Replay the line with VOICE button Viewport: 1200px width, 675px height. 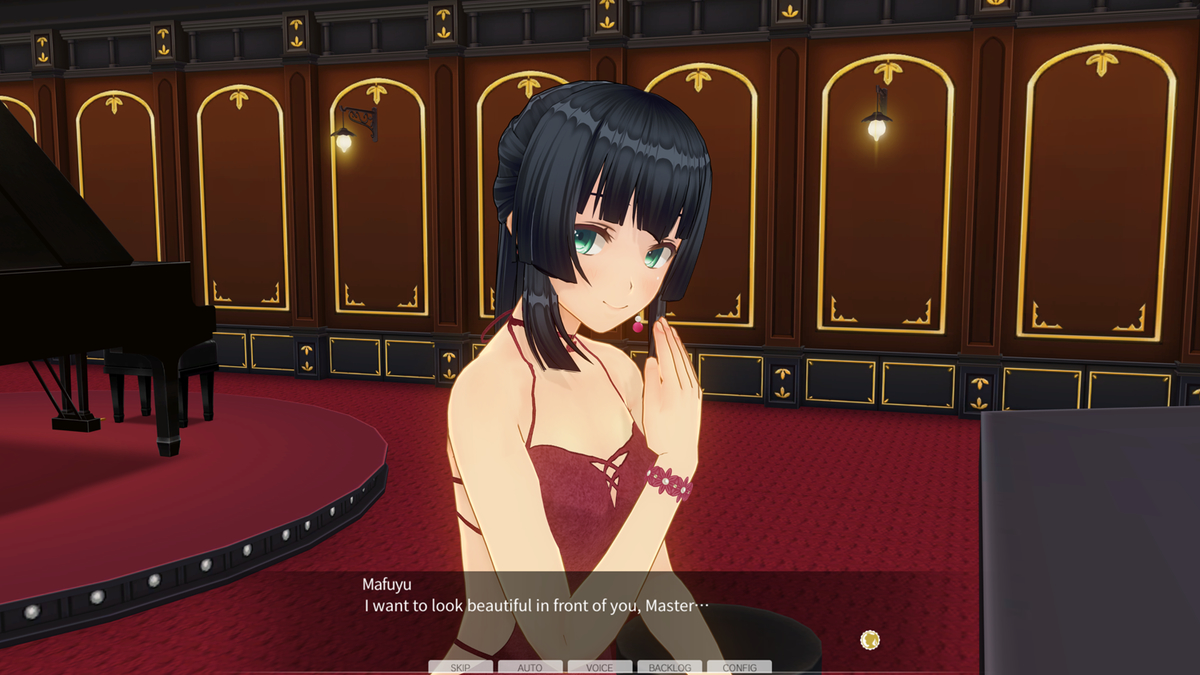coord(600,667)
